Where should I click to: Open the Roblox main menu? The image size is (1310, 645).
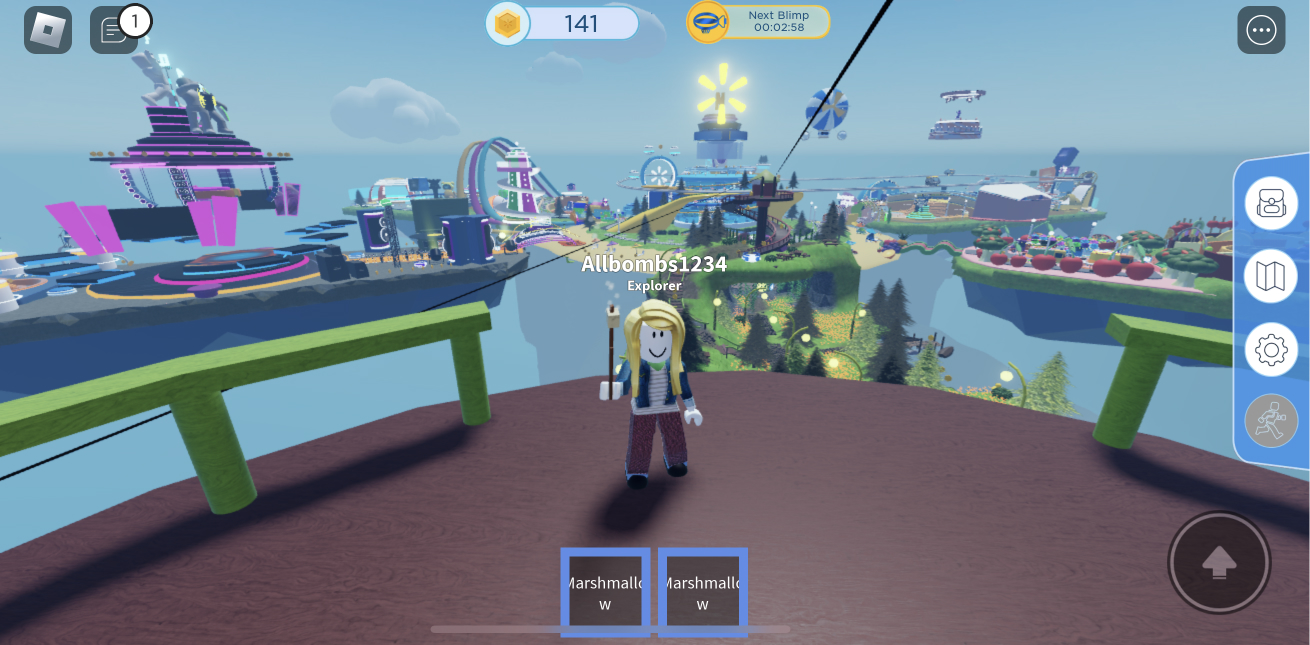(48, 30)
